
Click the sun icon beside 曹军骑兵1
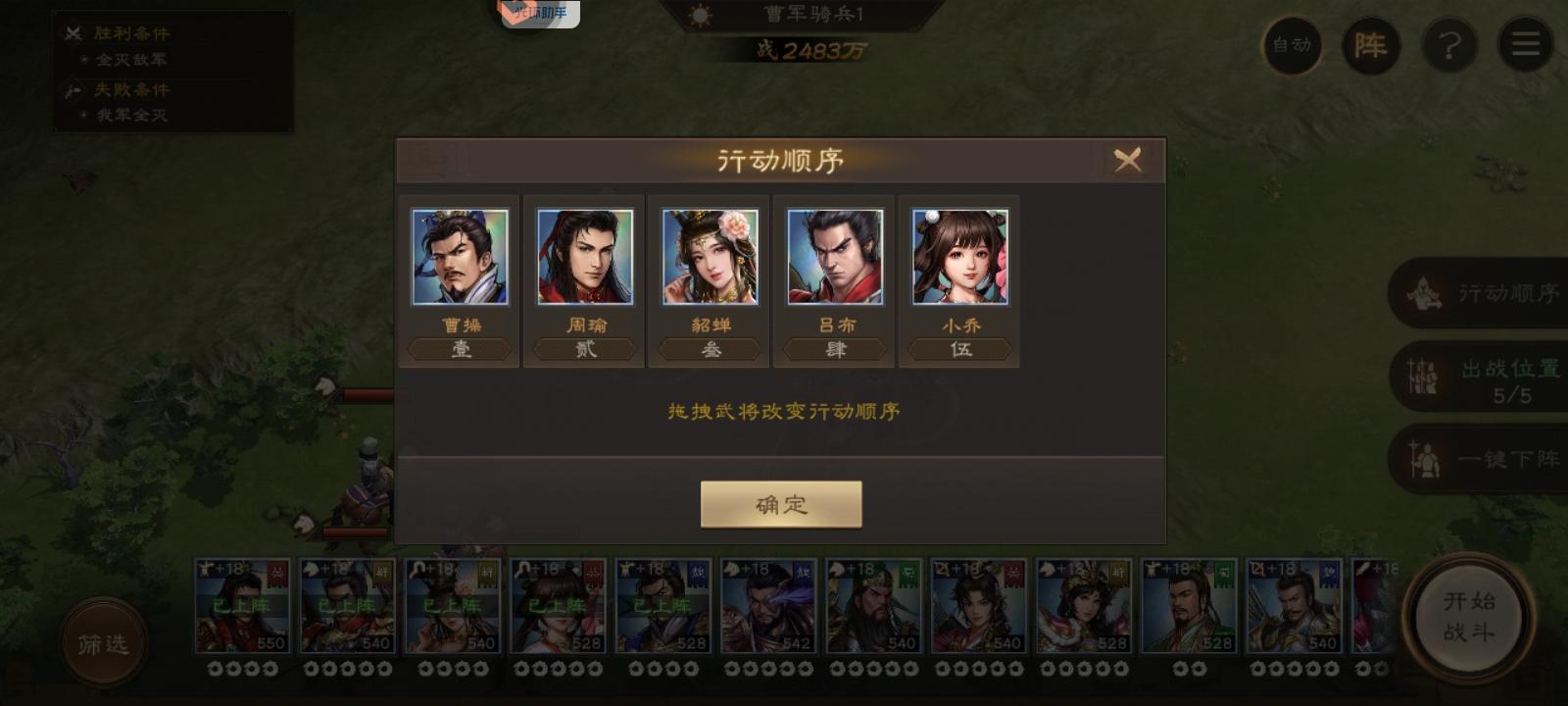click(700, 14)
